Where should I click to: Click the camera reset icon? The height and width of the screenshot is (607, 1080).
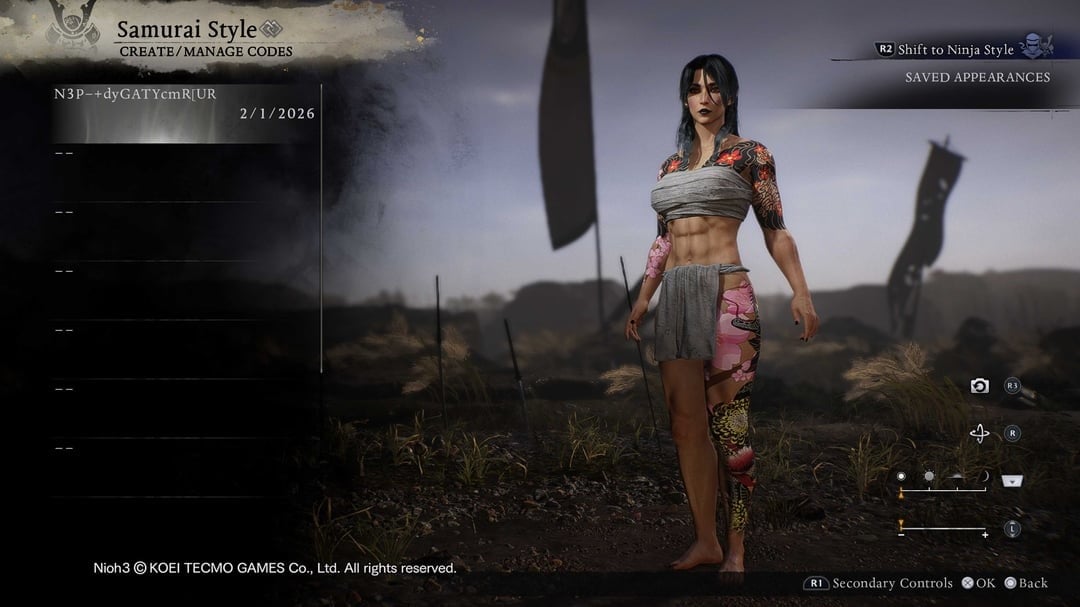[x=980, y=385]
